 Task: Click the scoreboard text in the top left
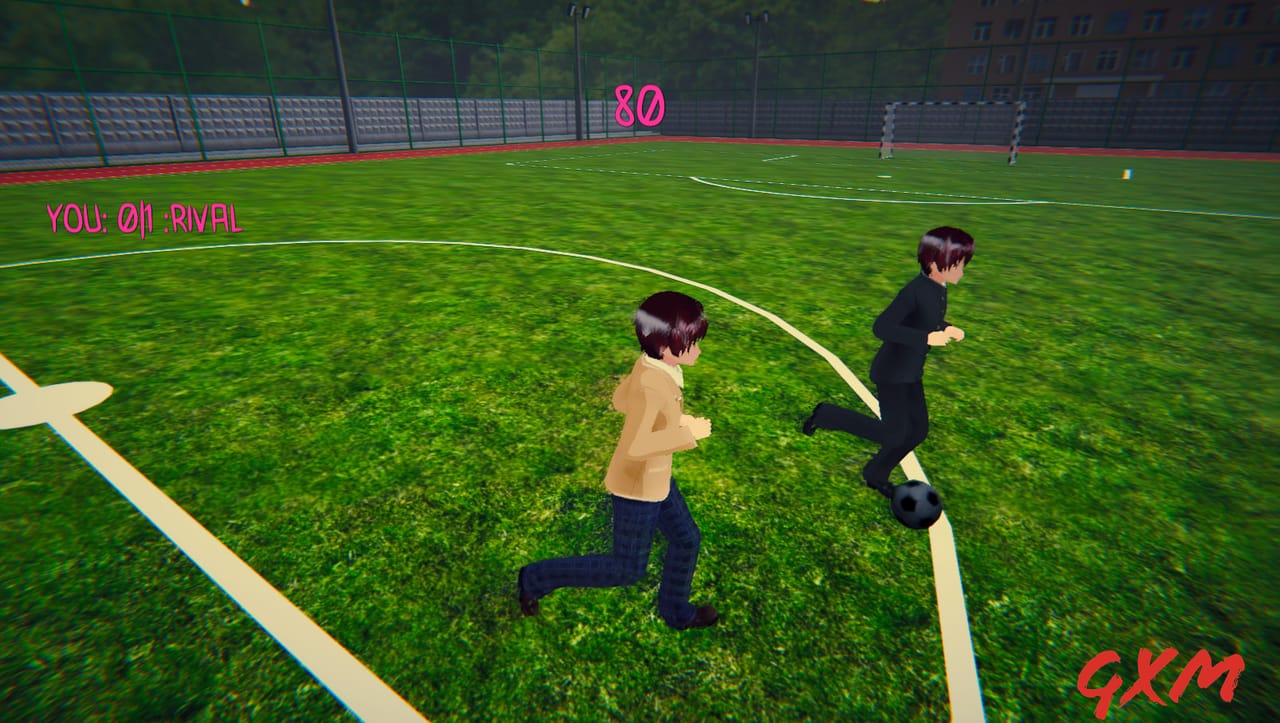click(145, 216)
